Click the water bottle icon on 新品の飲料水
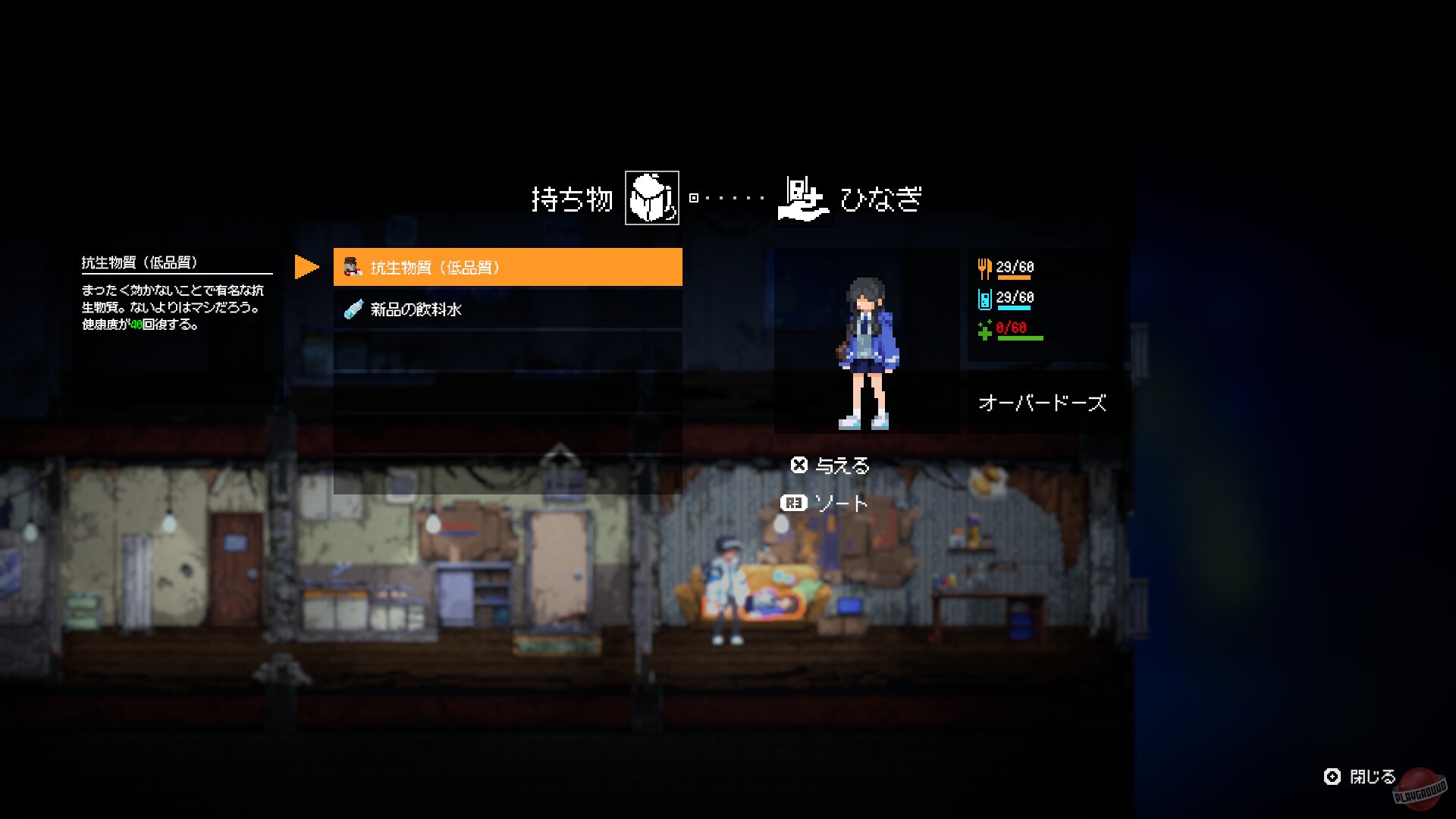1456x819 pixels. point(351,309)
